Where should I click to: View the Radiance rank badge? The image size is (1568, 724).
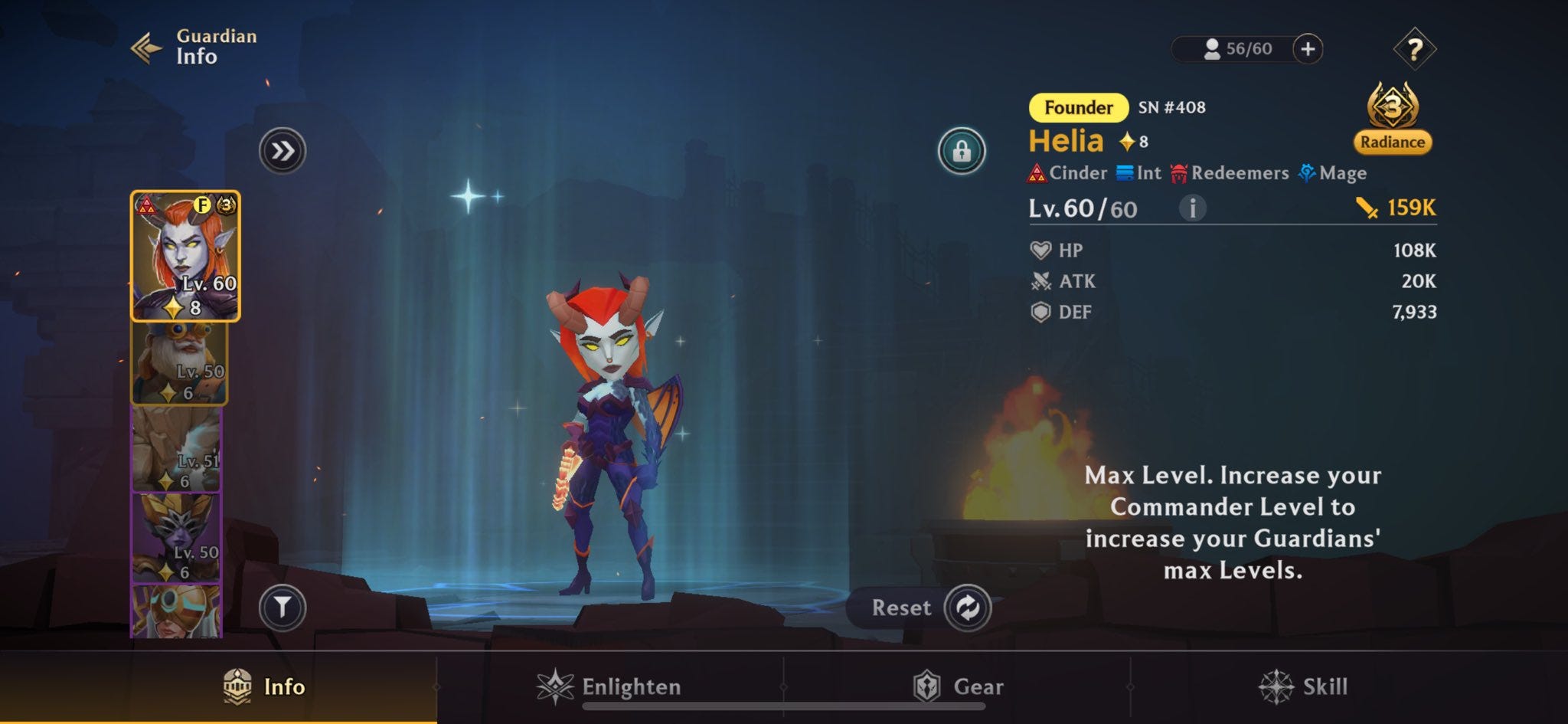click(x=1392, y=119)
